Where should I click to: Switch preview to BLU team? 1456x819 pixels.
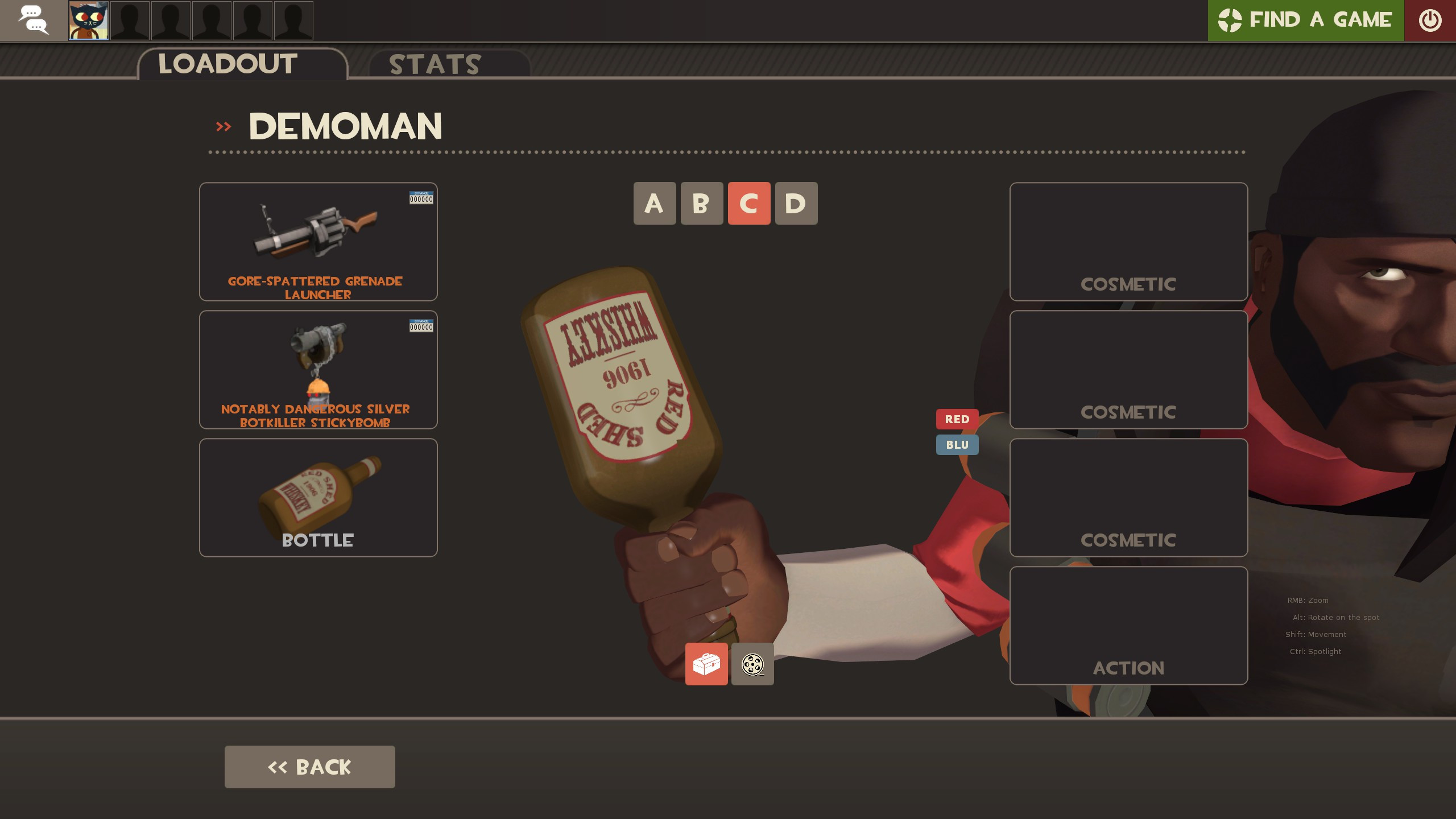tap(957, 445)
